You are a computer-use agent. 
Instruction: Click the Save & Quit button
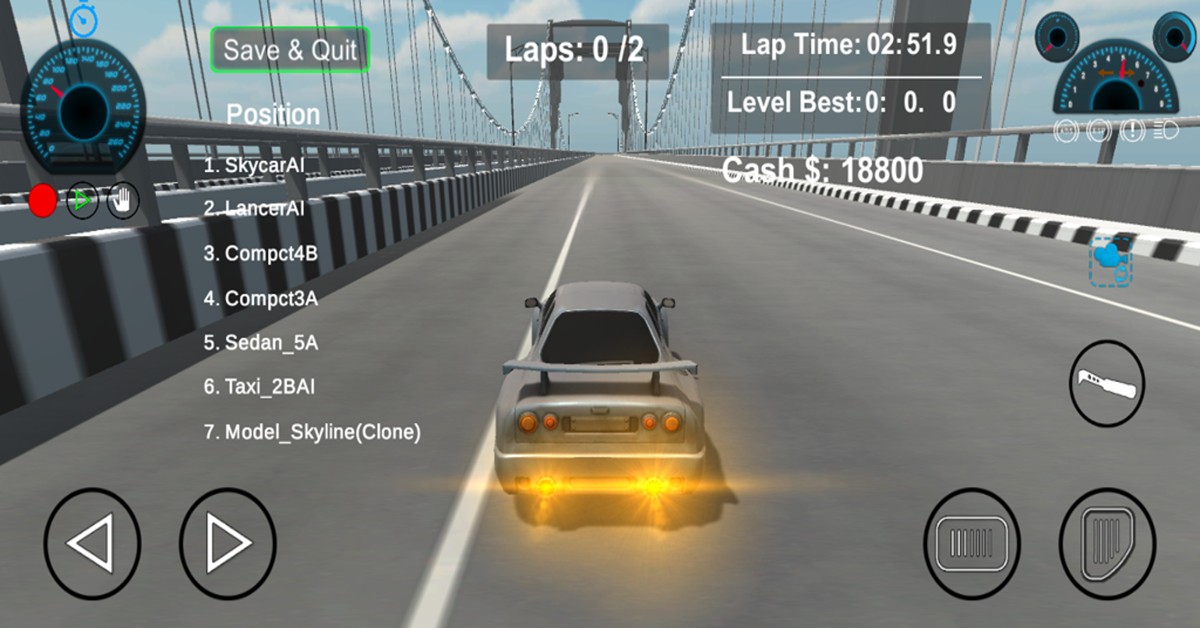click(290, 50)
